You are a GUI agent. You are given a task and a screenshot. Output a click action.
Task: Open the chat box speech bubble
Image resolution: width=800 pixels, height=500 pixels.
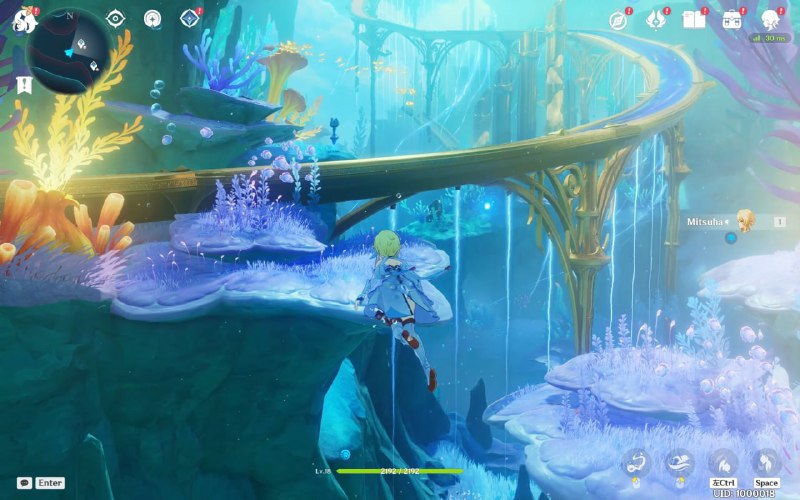click(x=24, y=482)
